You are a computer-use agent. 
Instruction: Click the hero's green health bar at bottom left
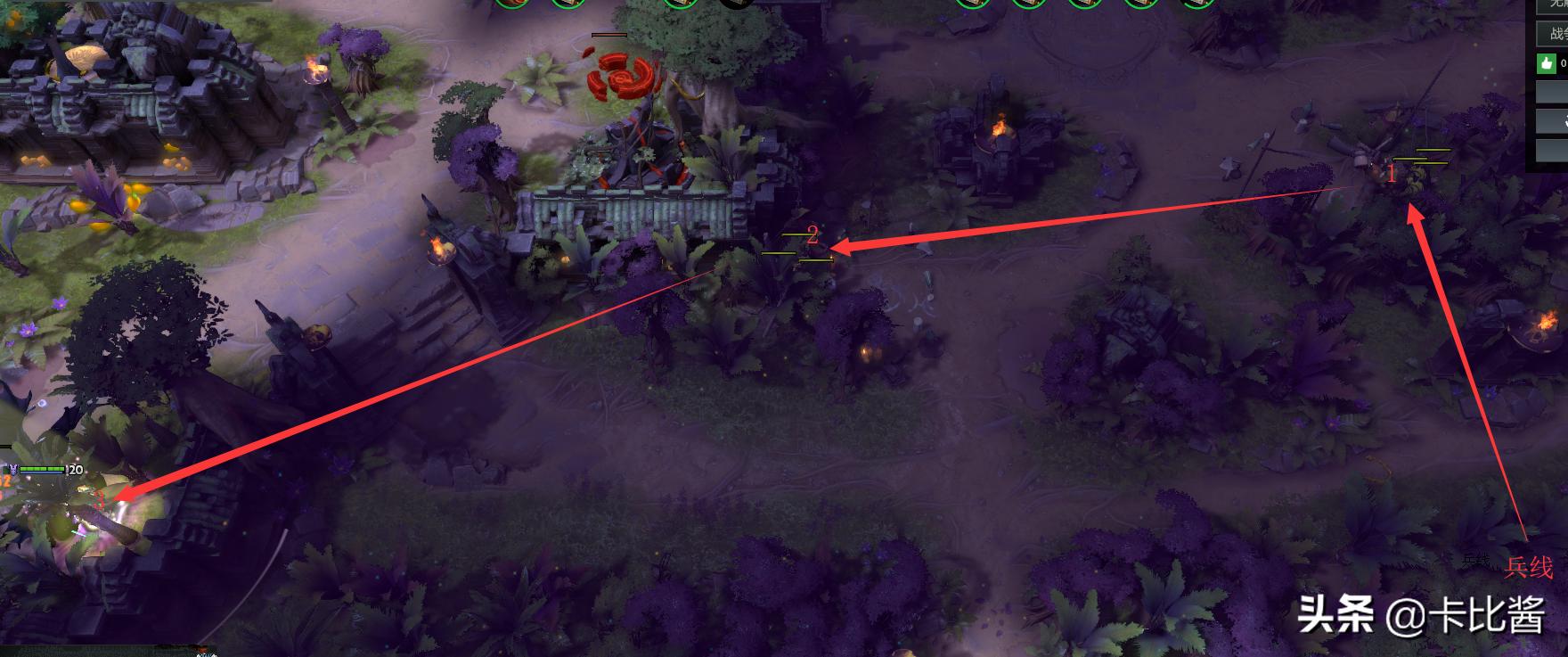(x=40, y=467)
